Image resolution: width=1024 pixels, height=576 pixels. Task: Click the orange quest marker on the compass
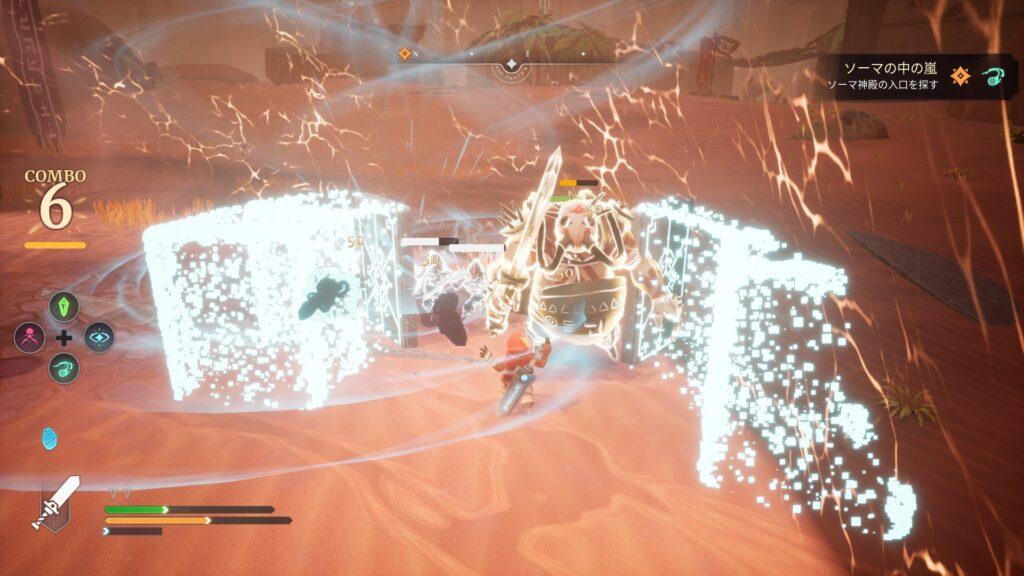click(405, 54)
